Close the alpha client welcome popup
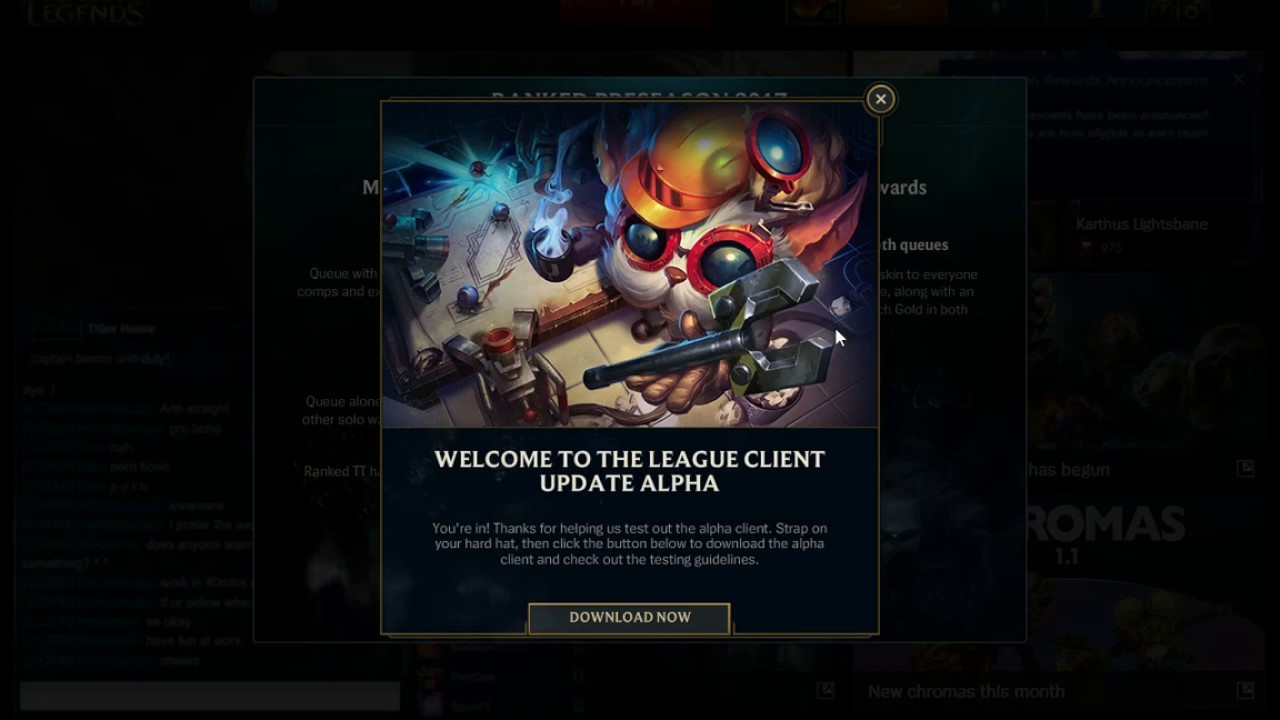This screenshot has width=1280, height=720. (x=880, y=99)
